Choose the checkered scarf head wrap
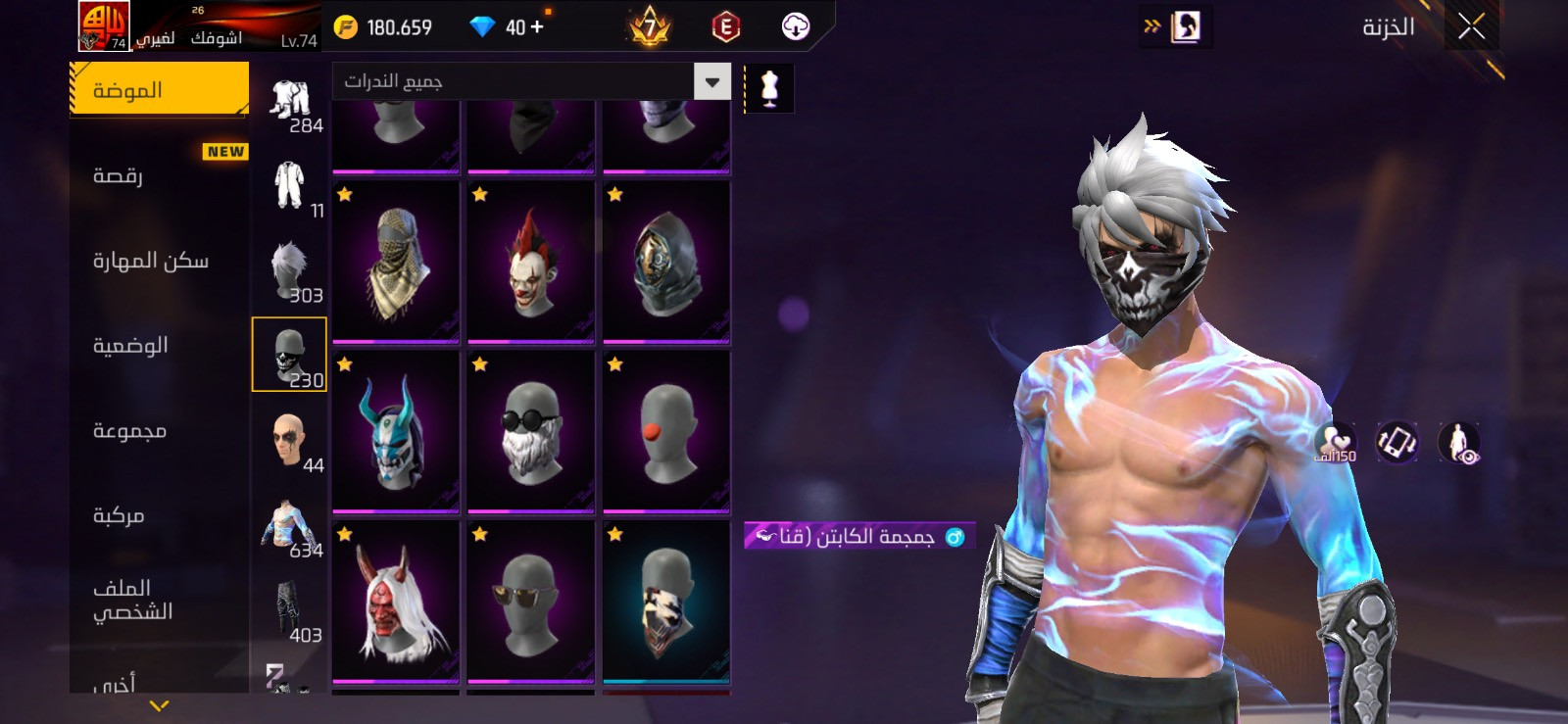 point(396,262)
